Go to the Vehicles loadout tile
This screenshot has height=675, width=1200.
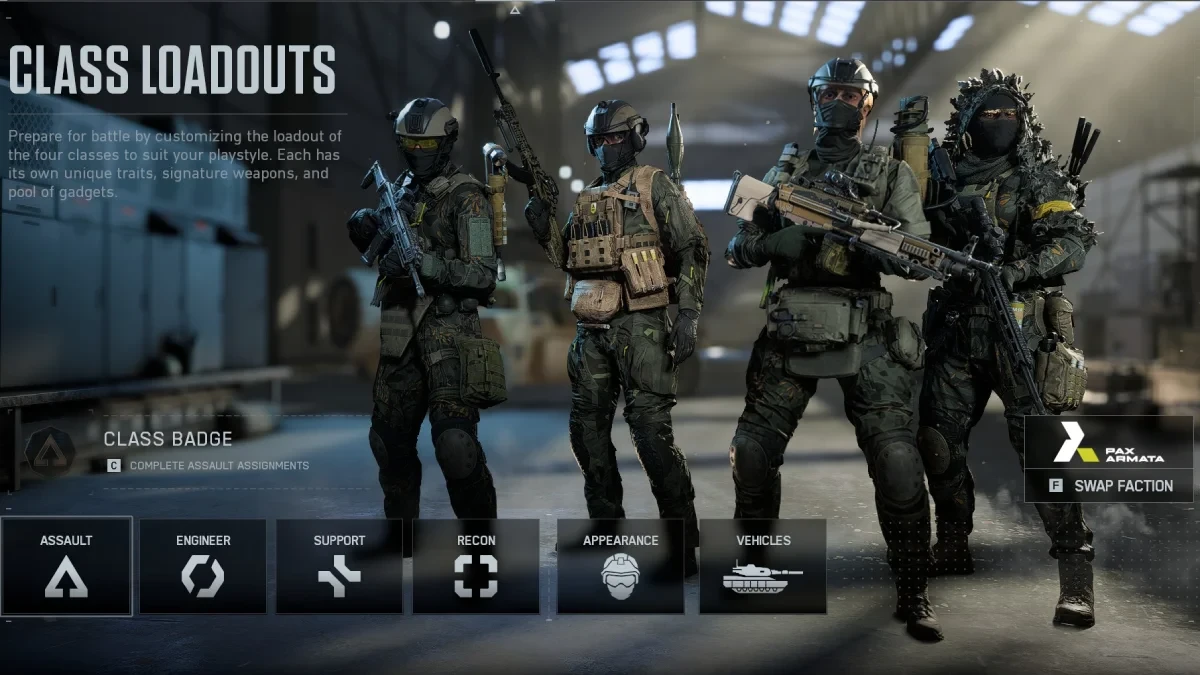[x=763, y=566]
